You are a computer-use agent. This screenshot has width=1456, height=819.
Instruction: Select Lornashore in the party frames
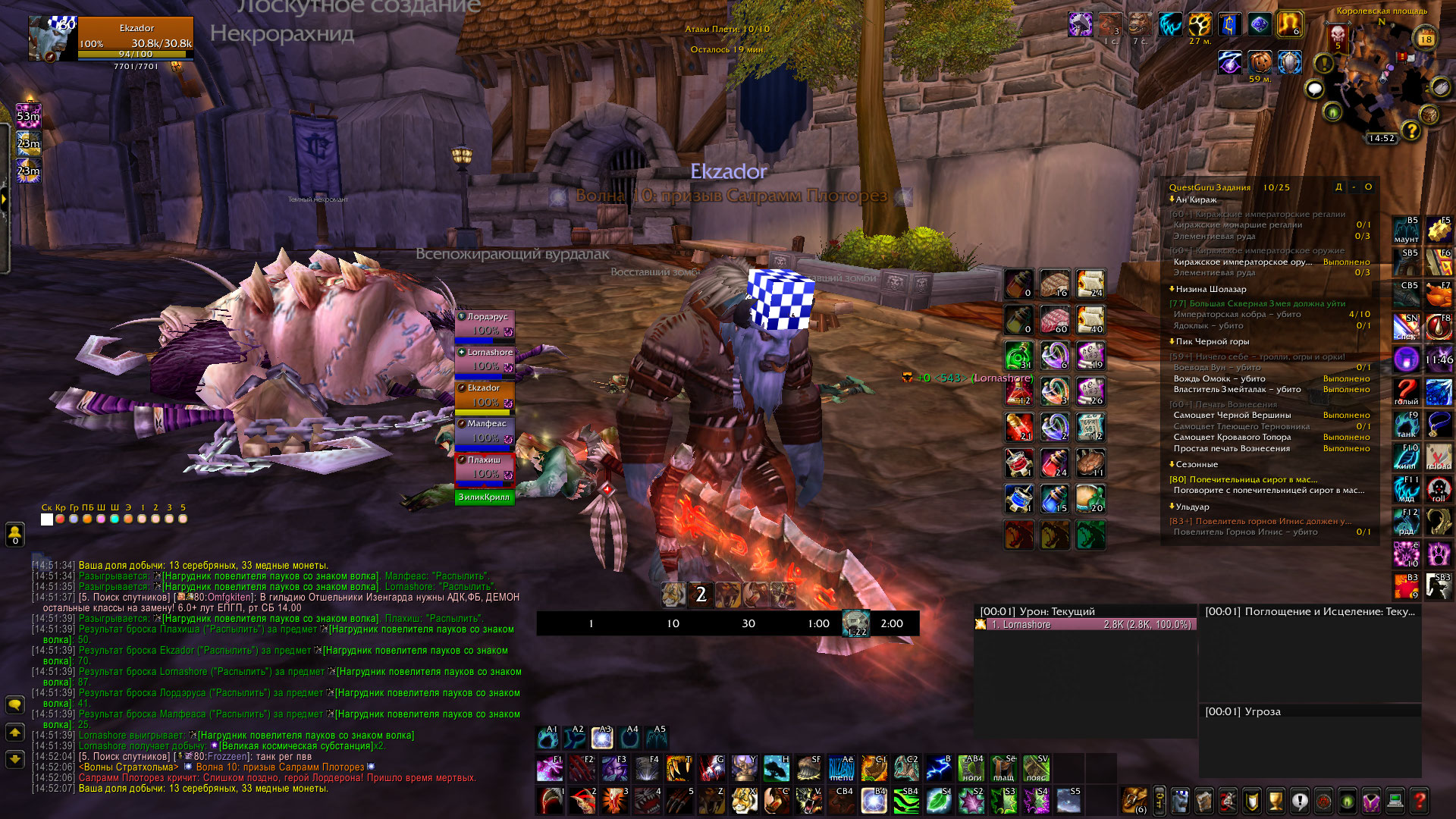pos(485,360)
